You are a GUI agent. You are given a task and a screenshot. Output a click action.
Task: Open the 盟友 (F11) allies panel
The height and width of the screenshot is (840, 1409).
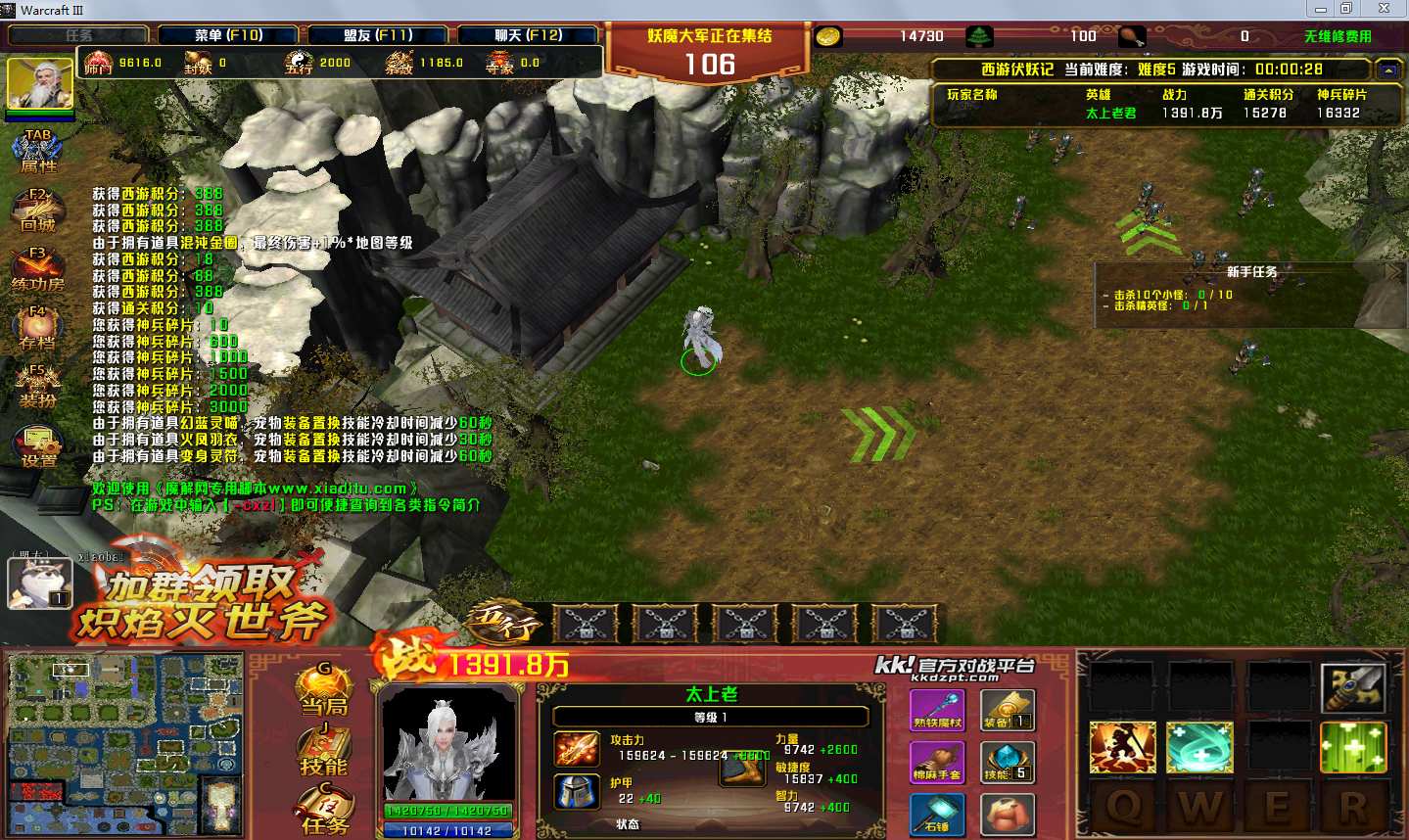[378, 35]
